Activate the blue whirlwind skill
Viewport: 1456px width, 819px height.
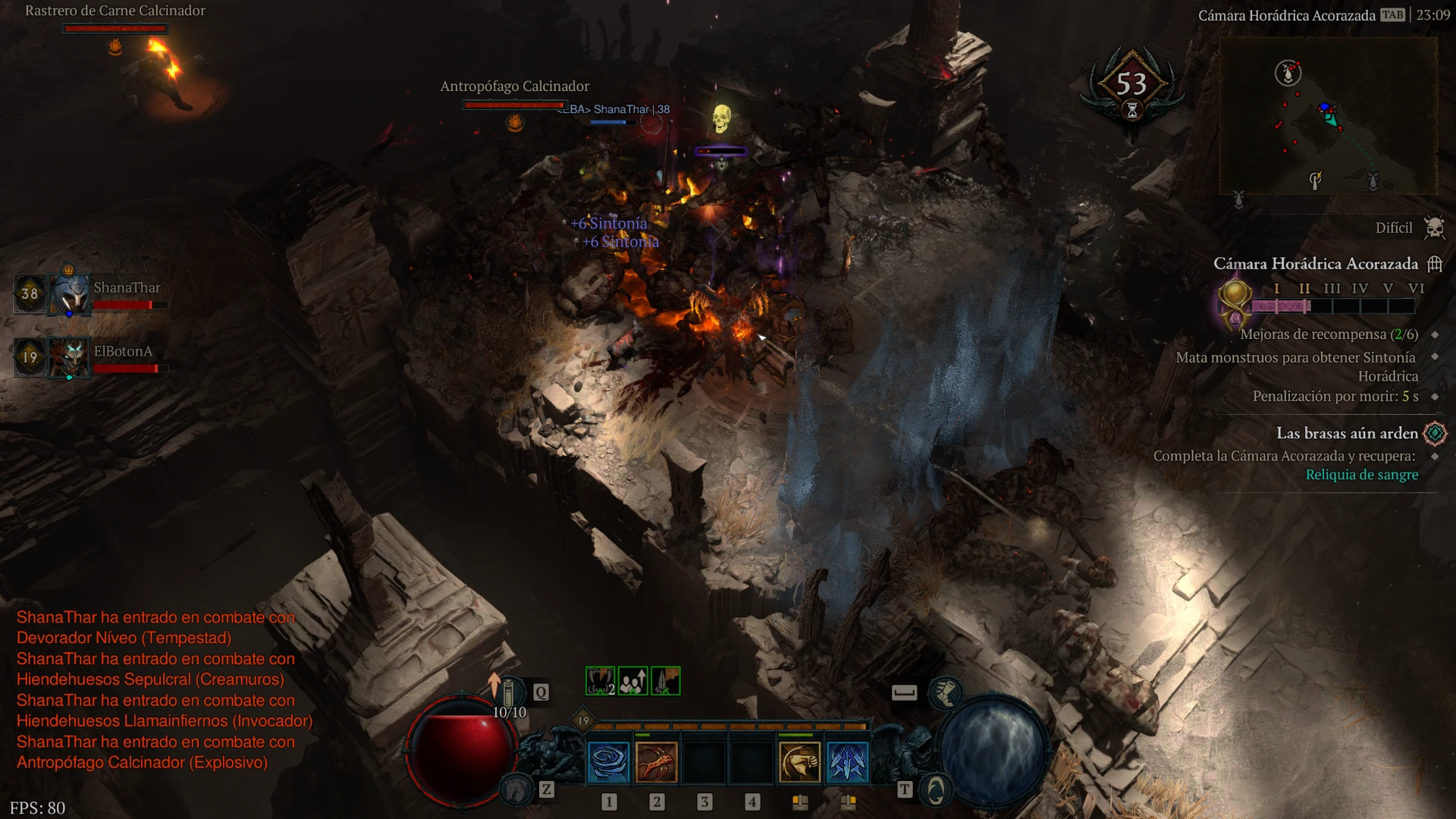click(x=608, y=761)
